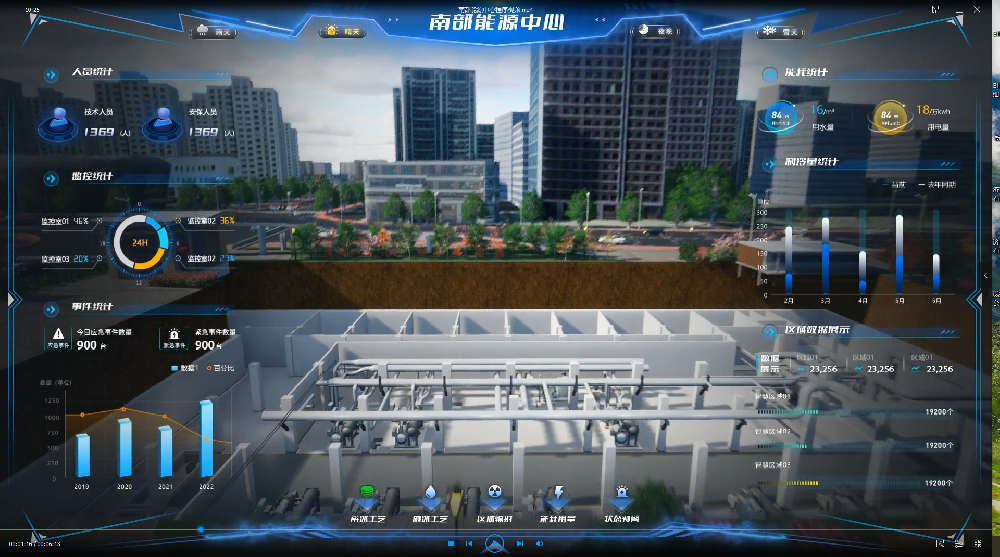
Task: Toggle the volume speaker icon
Action: click(x=540, y=543)
